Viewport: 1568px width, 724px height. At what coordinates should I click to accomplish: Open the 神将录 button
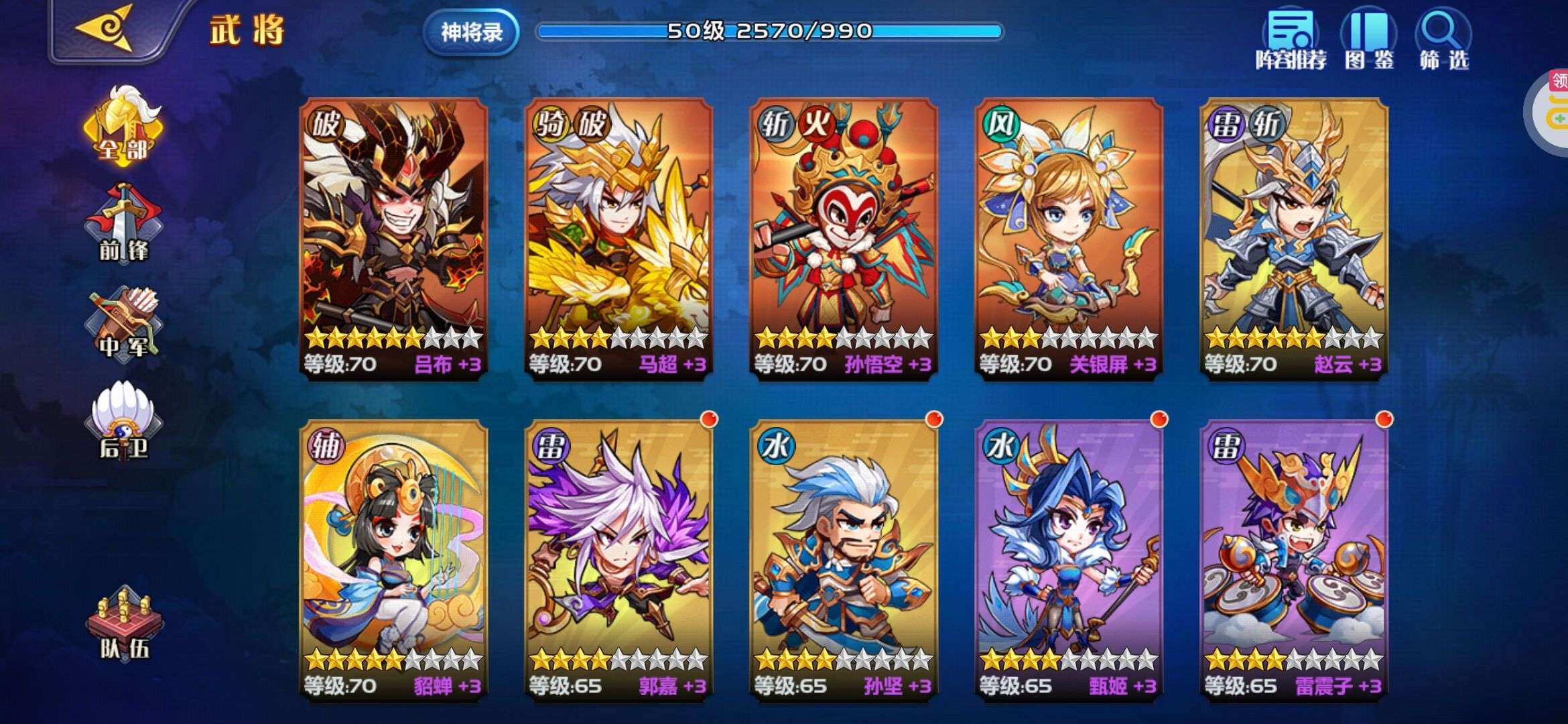[471, 32]
